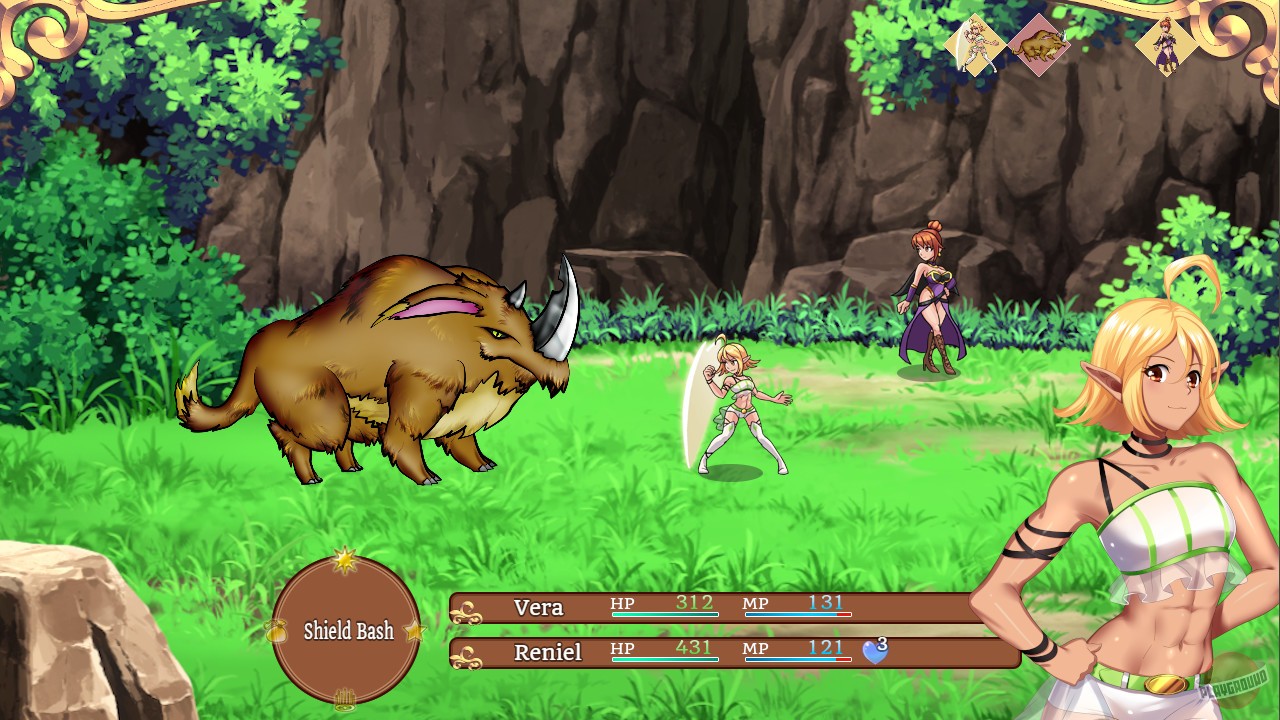This screenshot has height=720, width=1280.
Task: Click the star icon atop the Shield Bash wheel
Action: pos(345,563)
